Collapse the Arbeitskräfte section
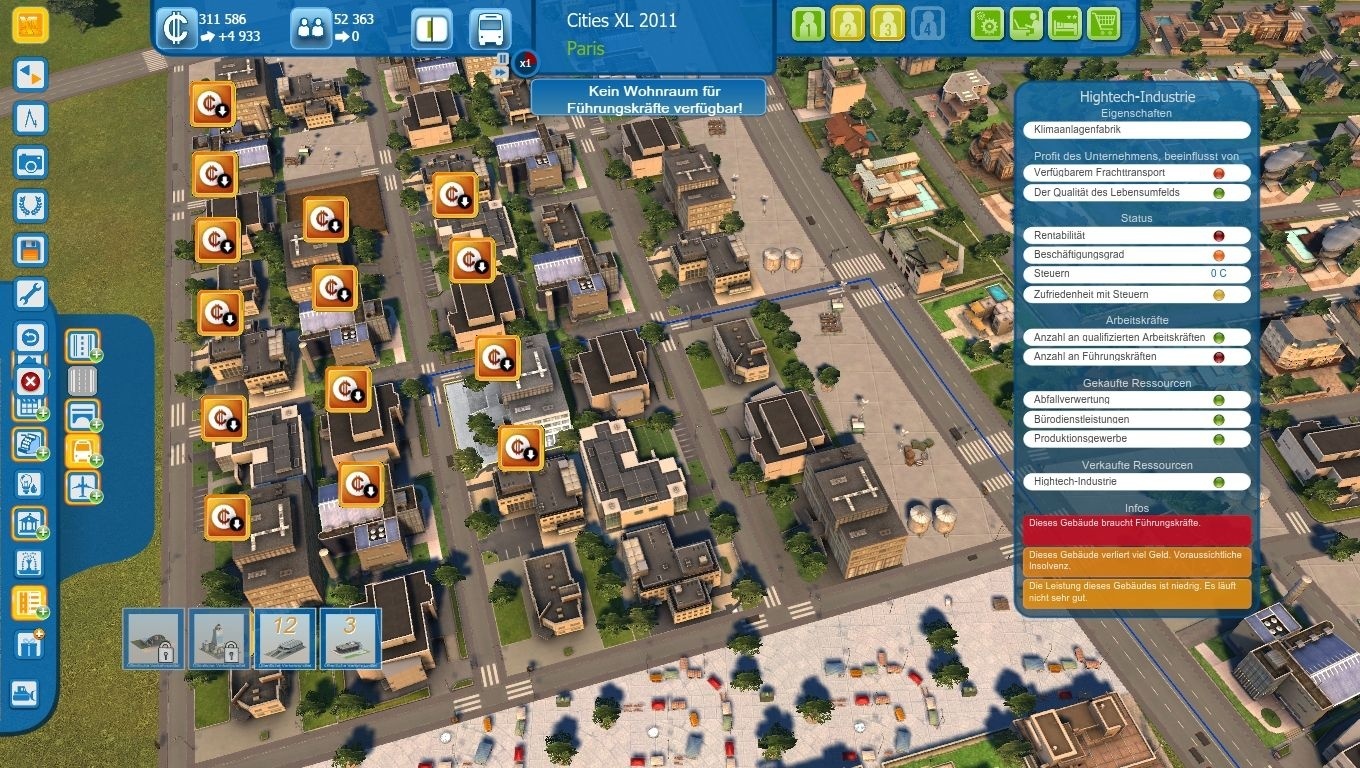Image resolution: width=1360 pixels, height=768 pixels. (x=1136, y=319)
